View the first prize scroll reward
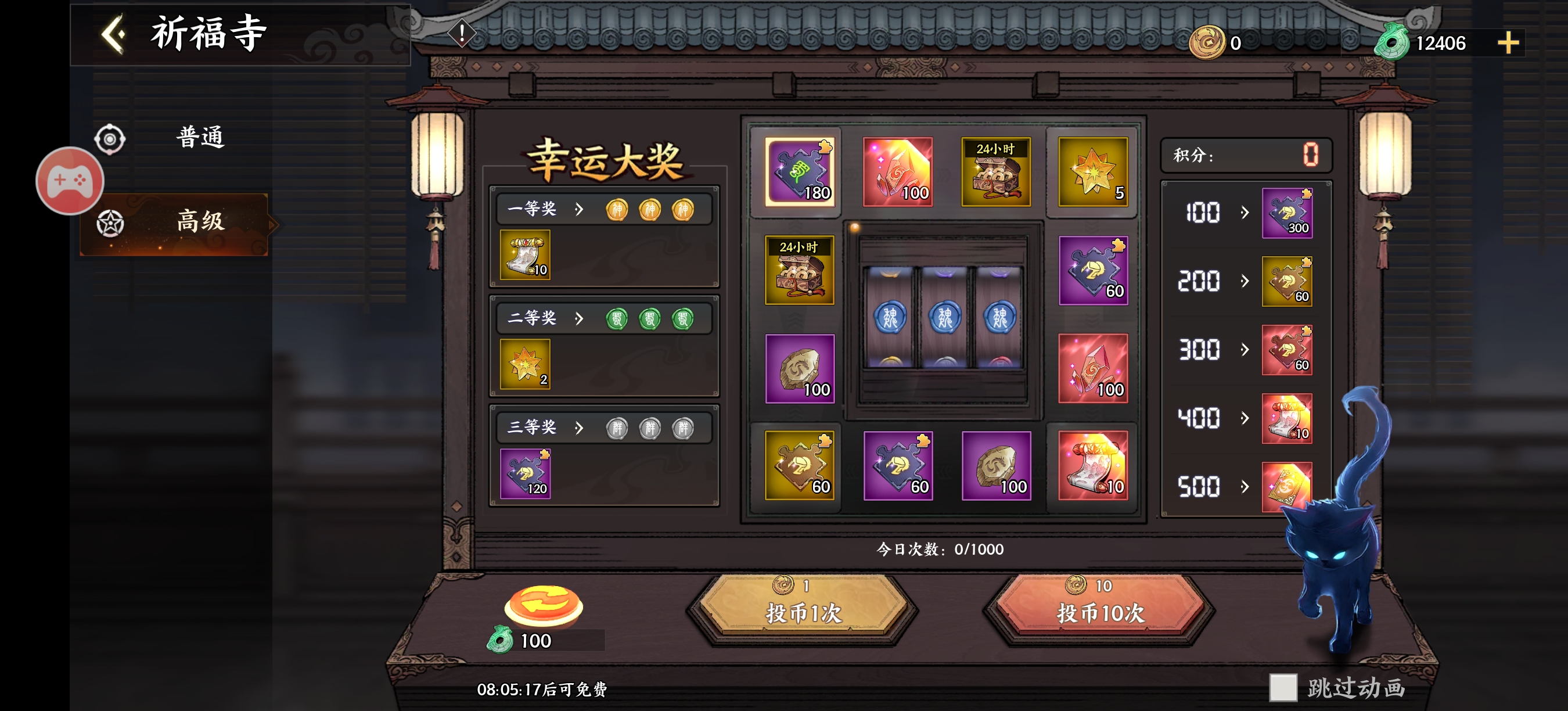 point(524,254)
